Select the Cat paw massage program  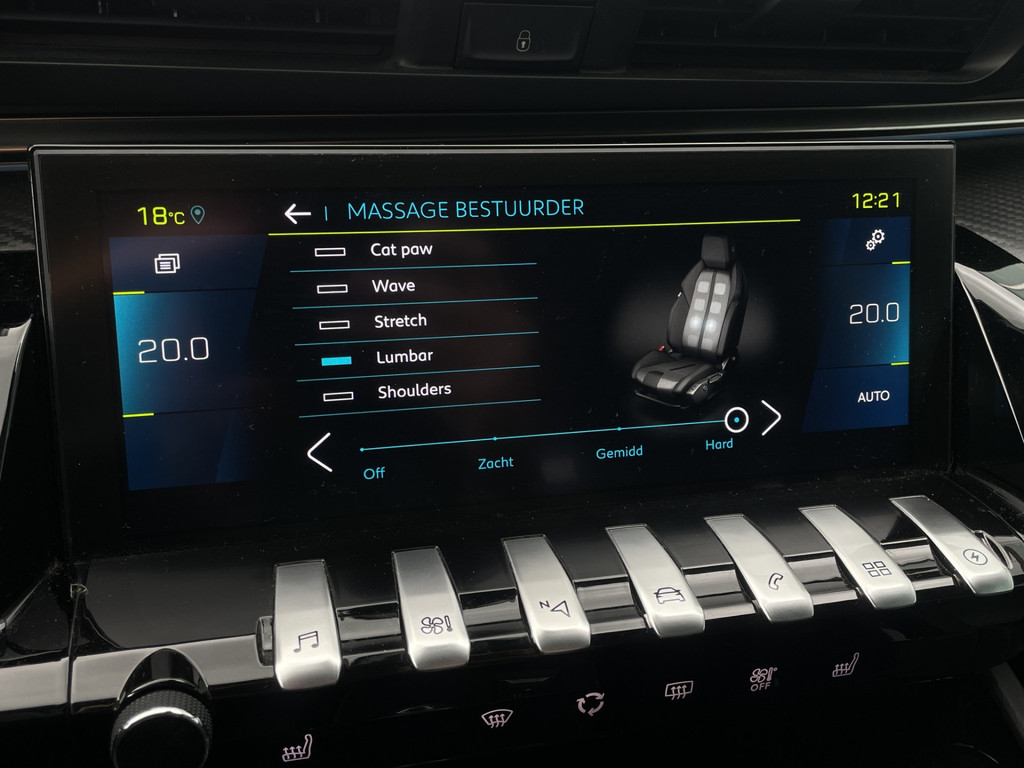pyautogui.click(x=400, y=250)
